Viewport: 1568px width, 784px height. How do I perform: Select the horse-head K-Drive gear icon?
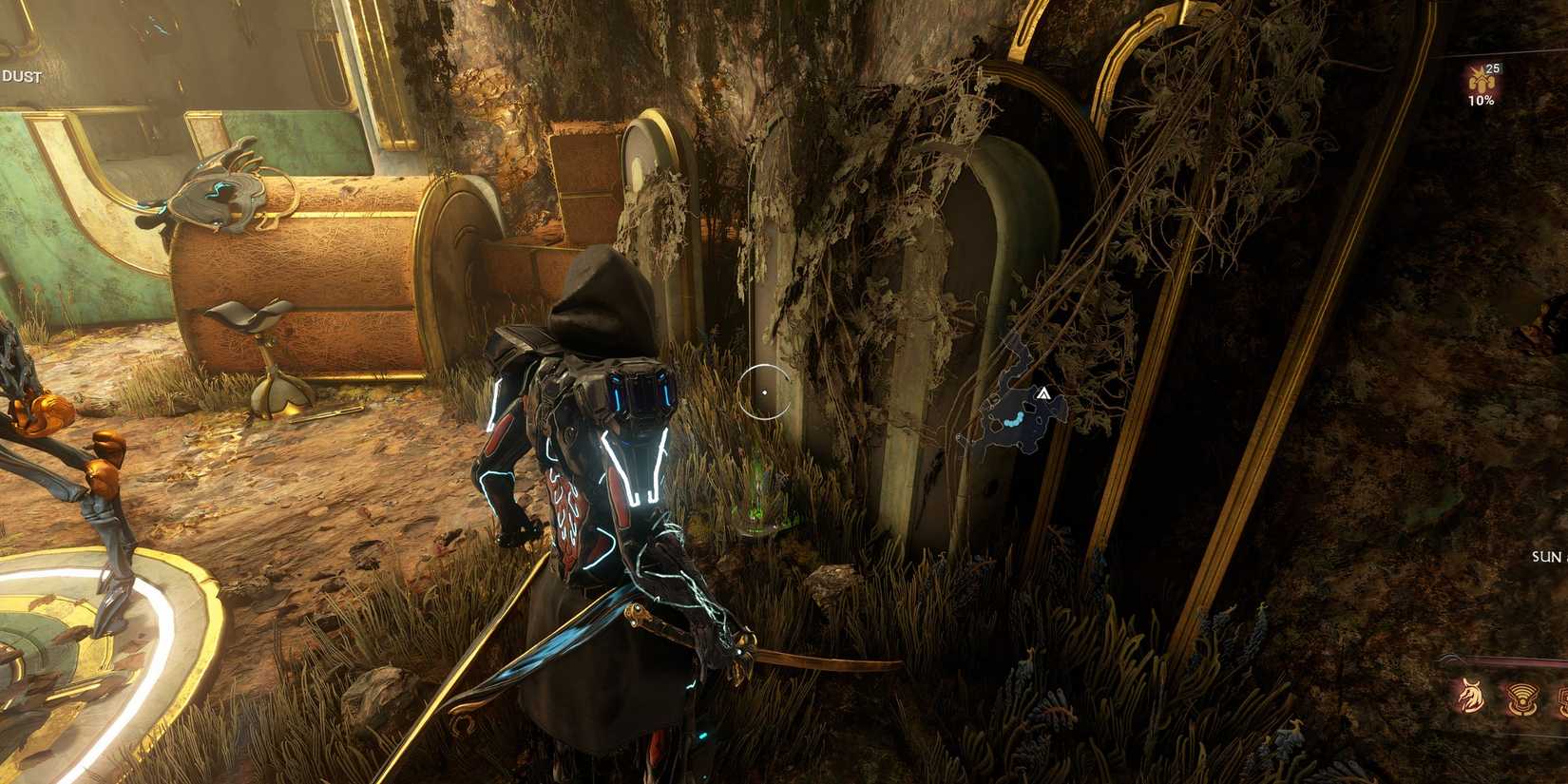tap(1471, 698)
